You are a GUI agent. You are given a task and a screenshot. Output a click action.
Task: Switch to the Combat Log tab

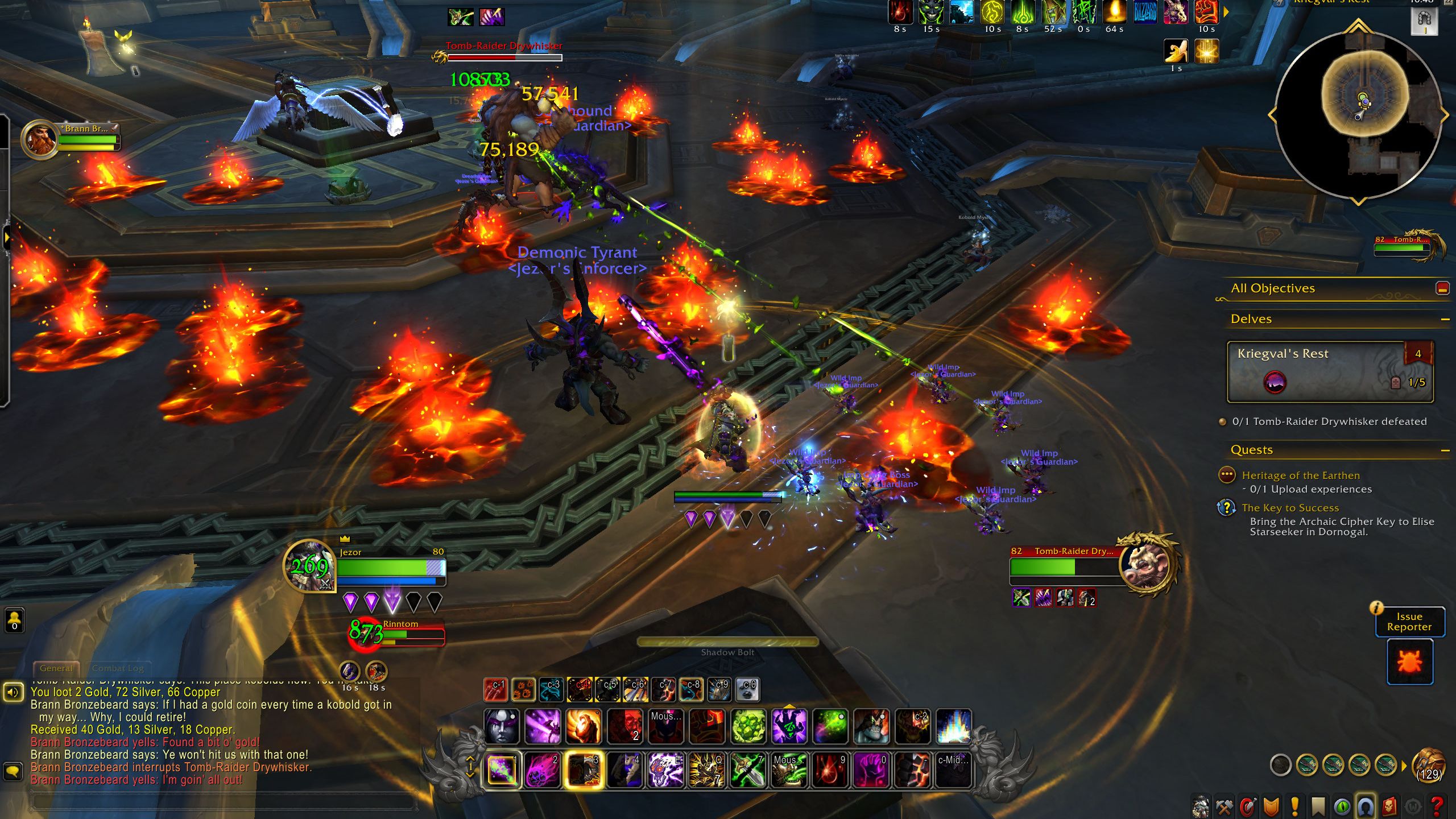[118, 668]
